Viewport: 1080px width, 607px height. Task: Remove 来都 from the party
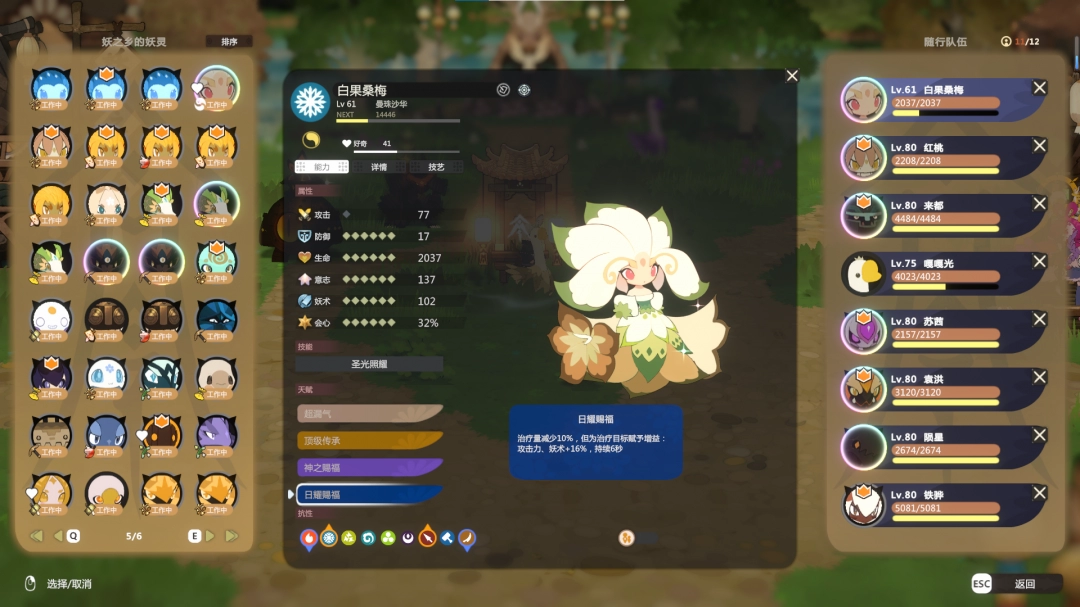click(1039, 204)
